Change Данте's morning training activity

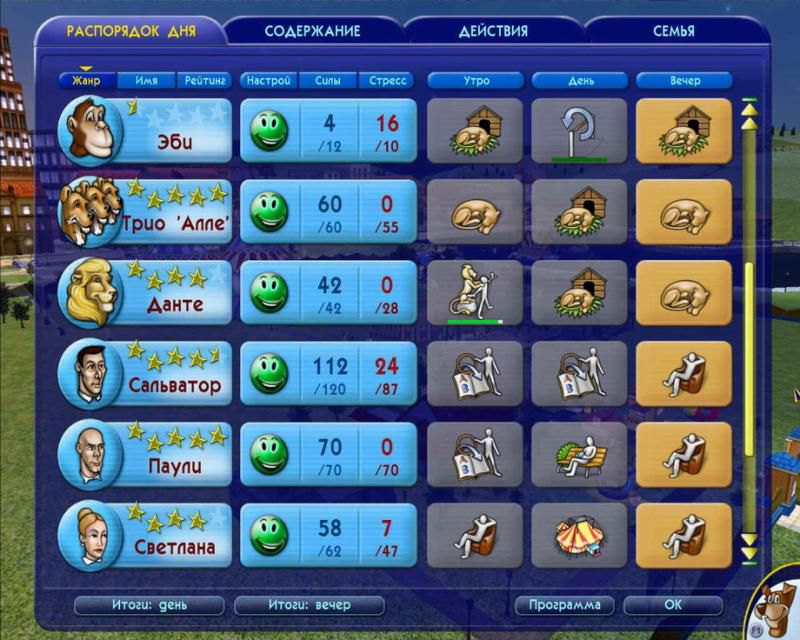[x=475, y=292]
